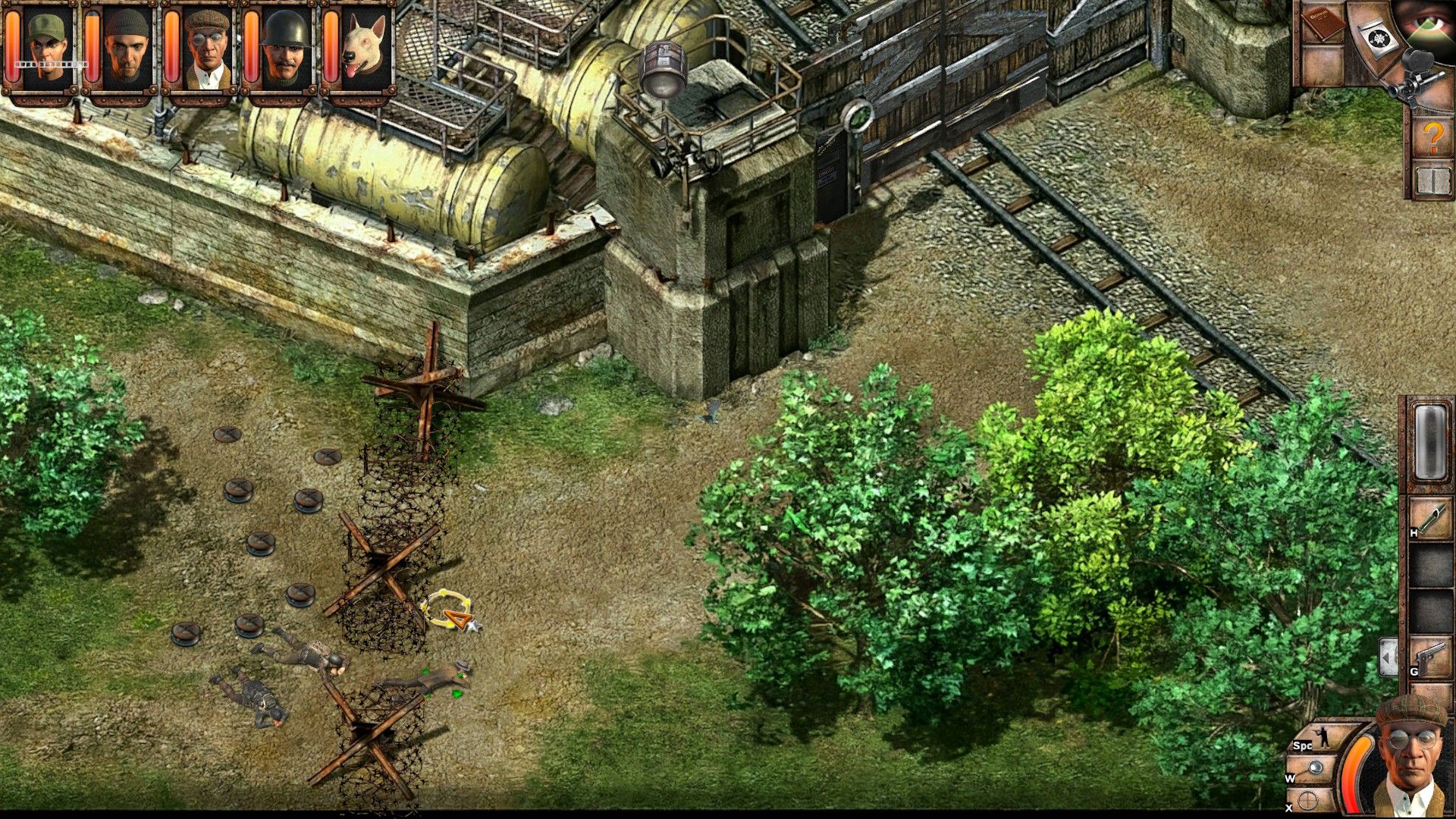The height and width of the screenshot is (819, 1456).
Task: Select the helmeted soldier portrait
Action: coord(286,47)
